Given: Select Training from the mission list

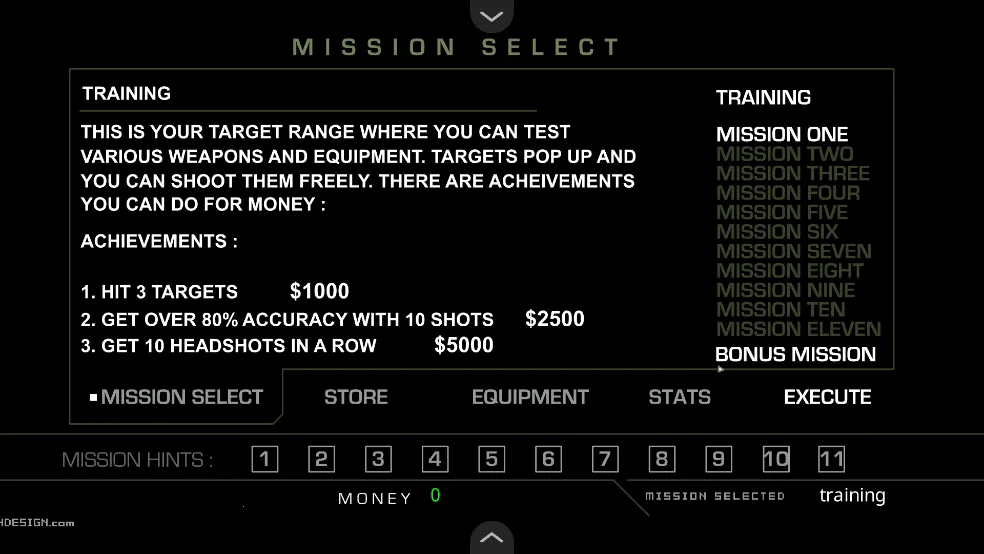Looking at the screenshot, I should (x=763, y=98).
